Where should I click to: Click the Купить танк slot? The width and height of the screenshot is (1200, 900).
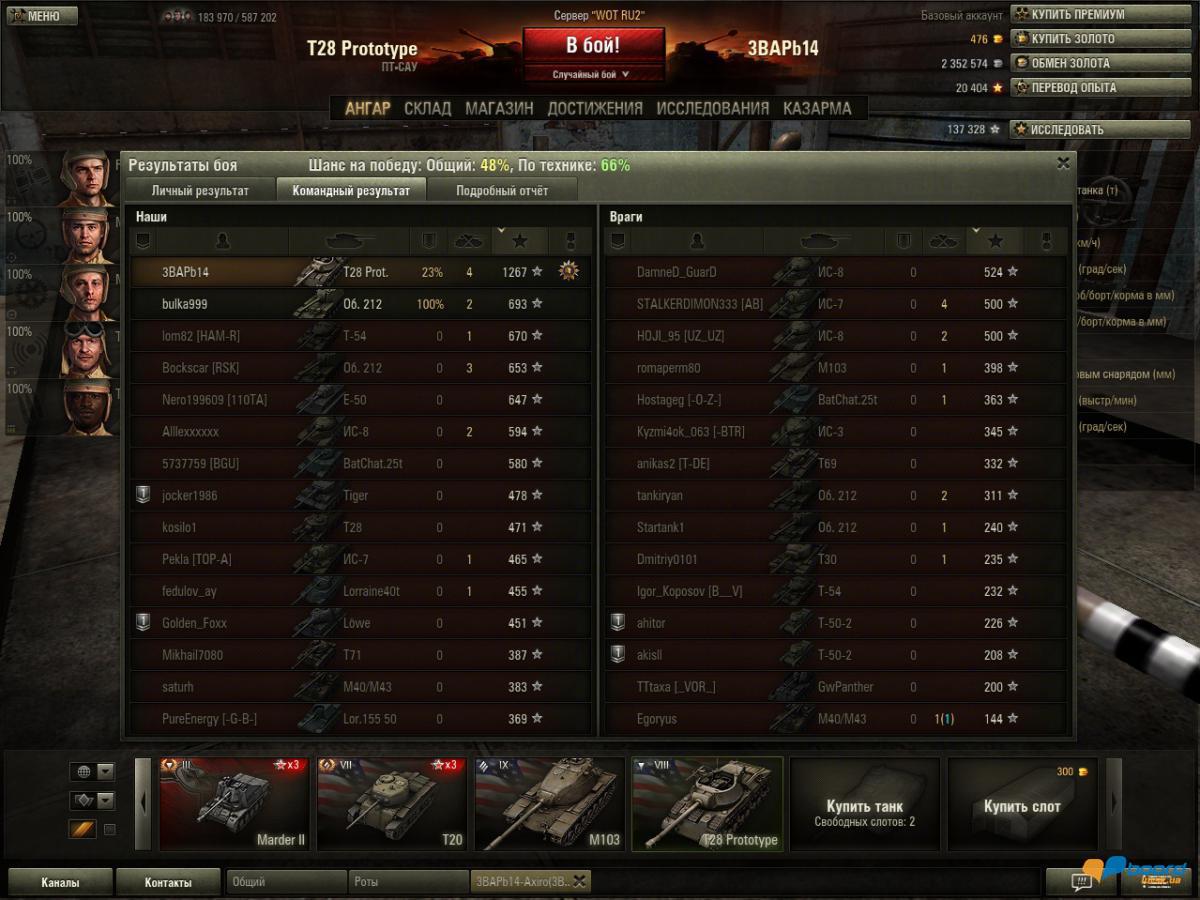[x=864, y=804]
